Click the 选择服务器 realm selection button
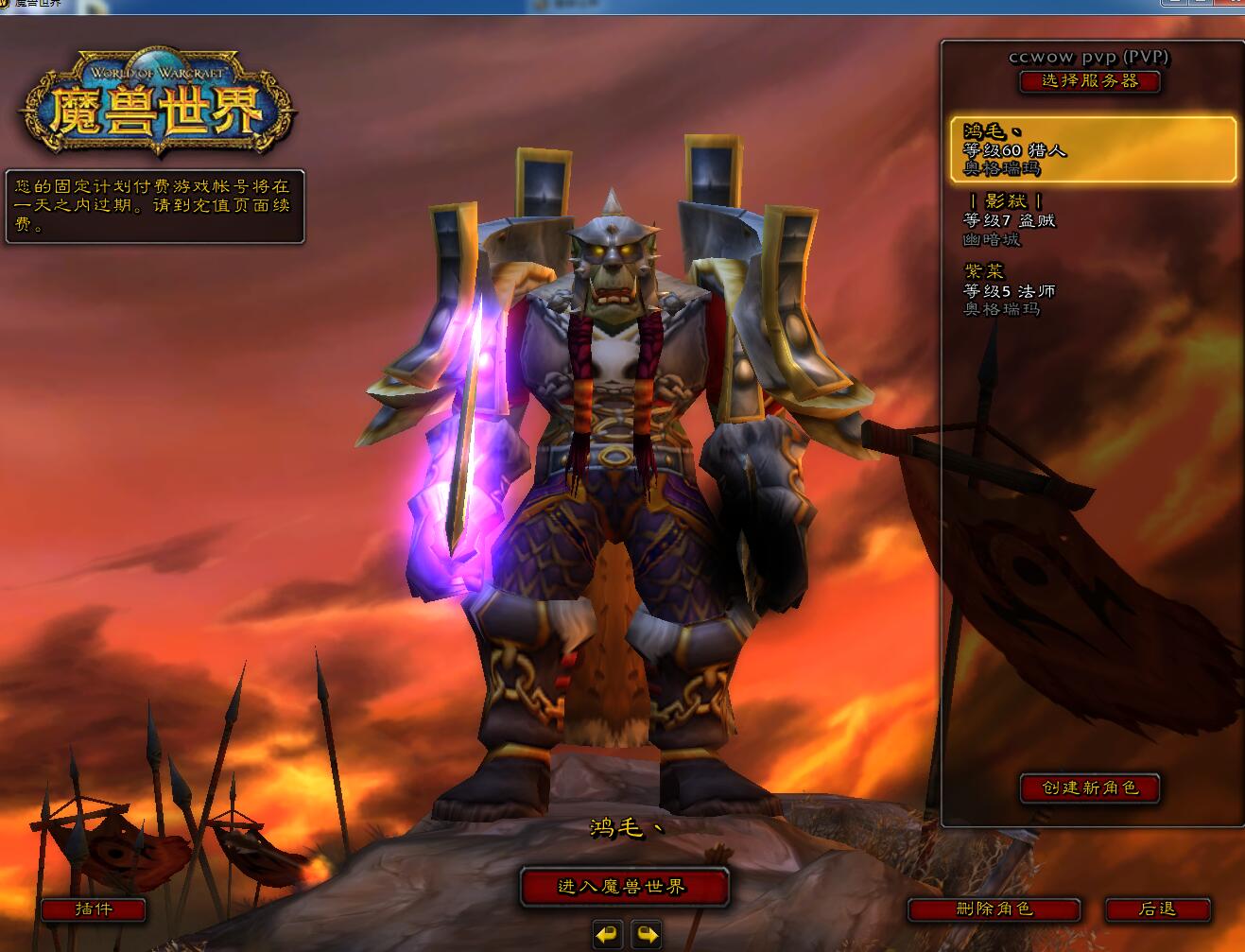This screenshot has height=952, width=1245. (1089, 81)
